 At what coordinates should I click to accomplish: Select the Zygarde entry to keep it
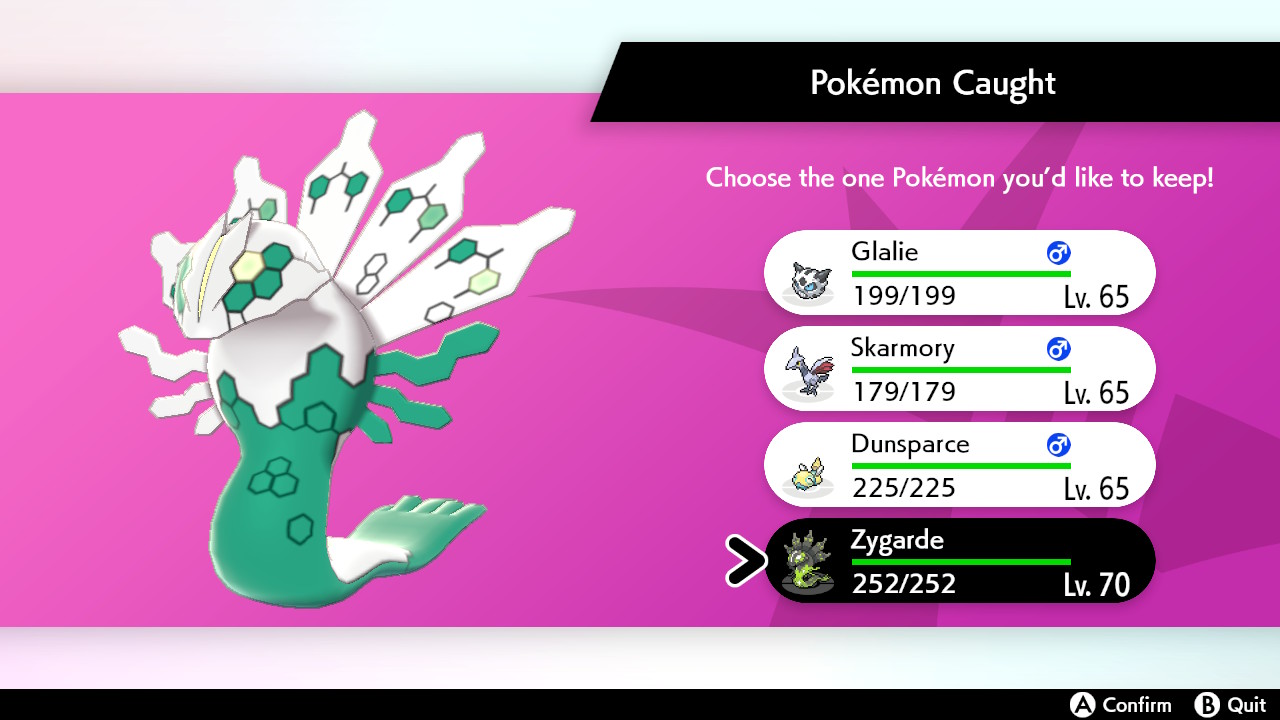coord(960,561)
